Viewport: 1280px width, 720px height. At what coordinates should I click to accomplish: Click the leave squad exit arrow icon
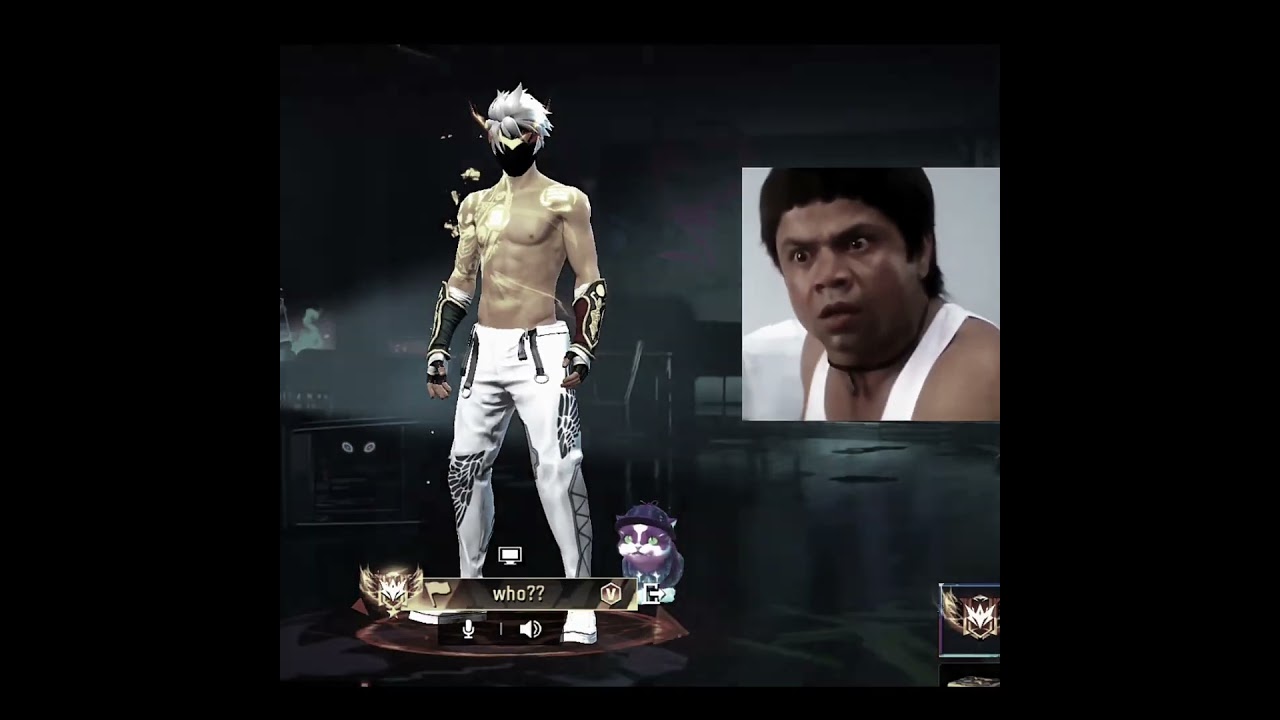coord(651,595)
